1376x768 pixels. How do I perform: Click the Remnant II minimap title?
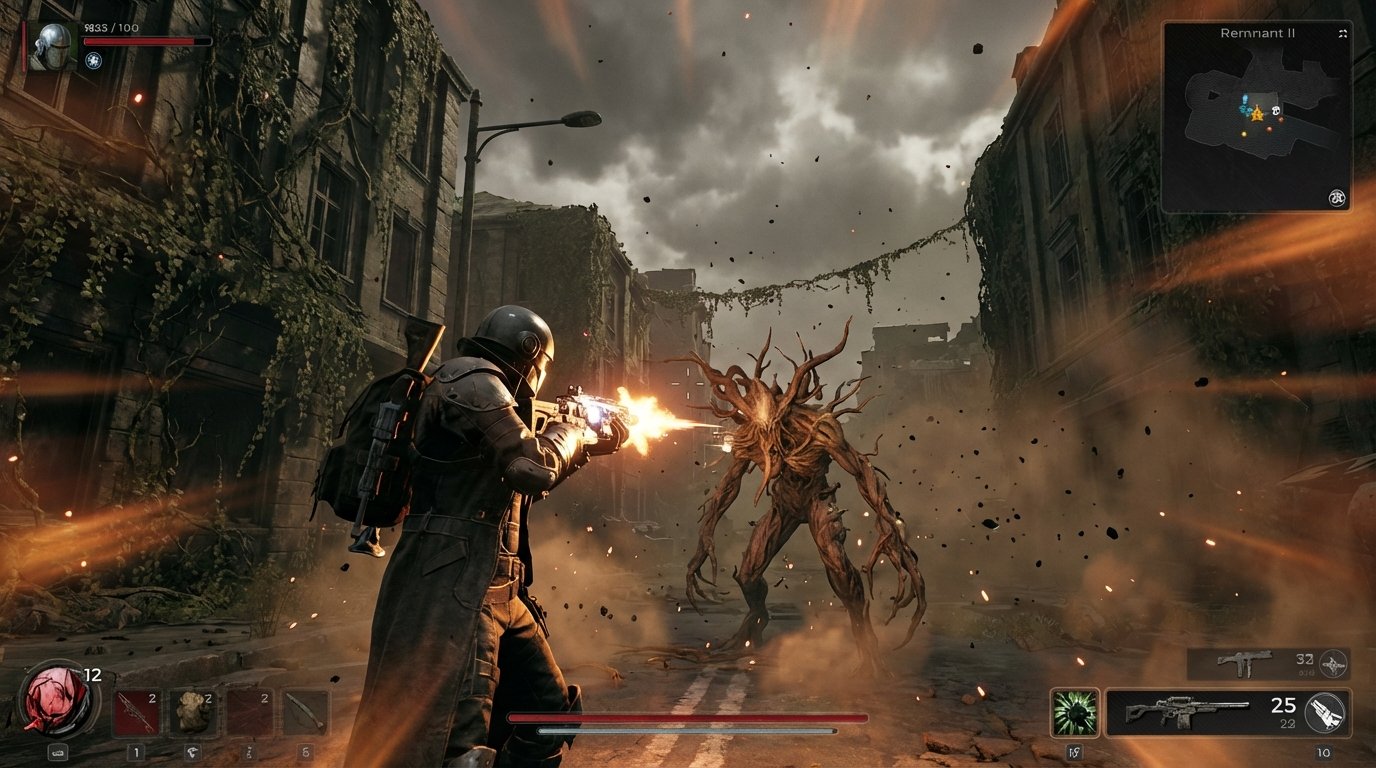1258,34
